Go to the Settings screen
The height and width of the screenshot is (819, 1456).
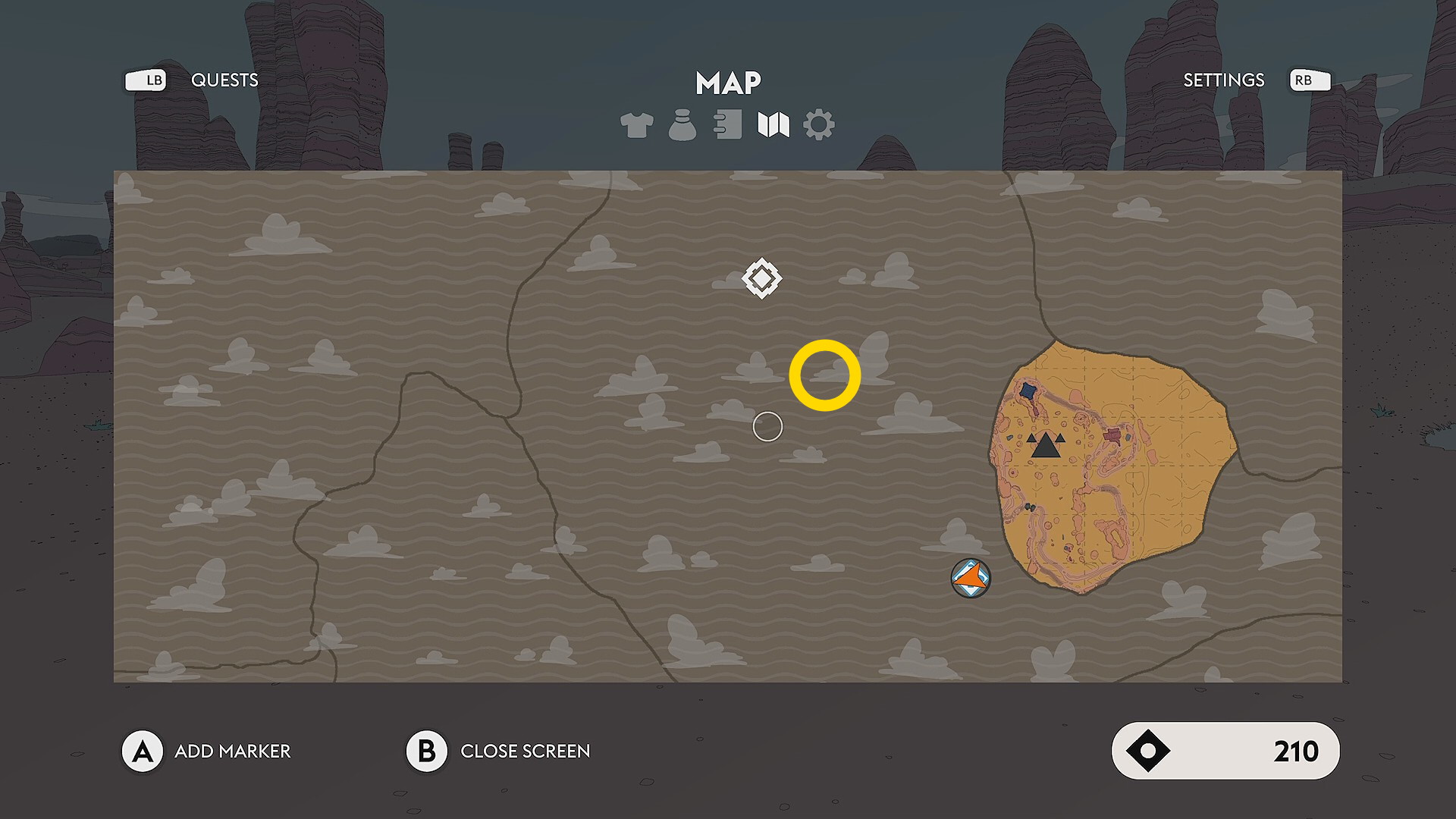pyautogui.click(x=1223, y=80)
